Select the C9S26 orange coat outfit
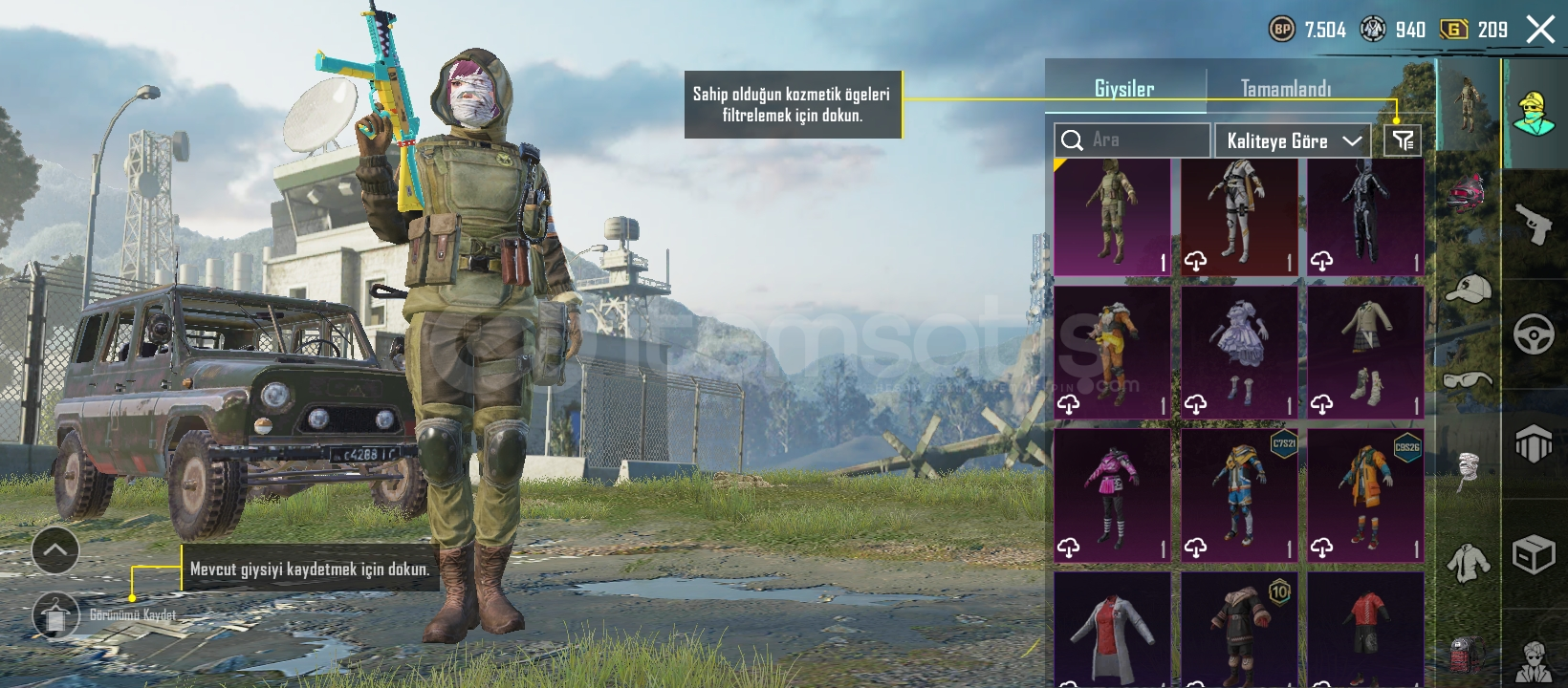 [x=1365, y=495]
